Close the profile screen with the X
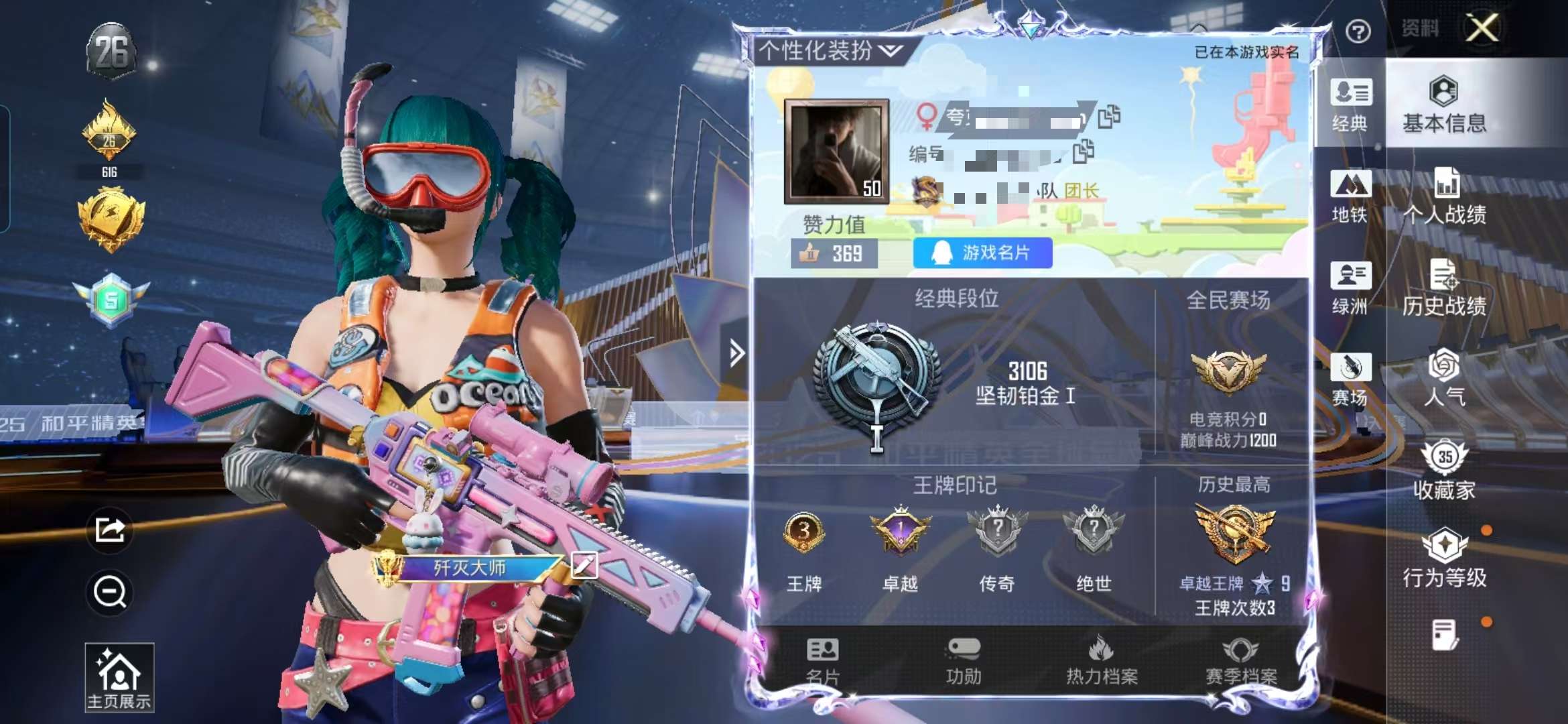 1482,28
